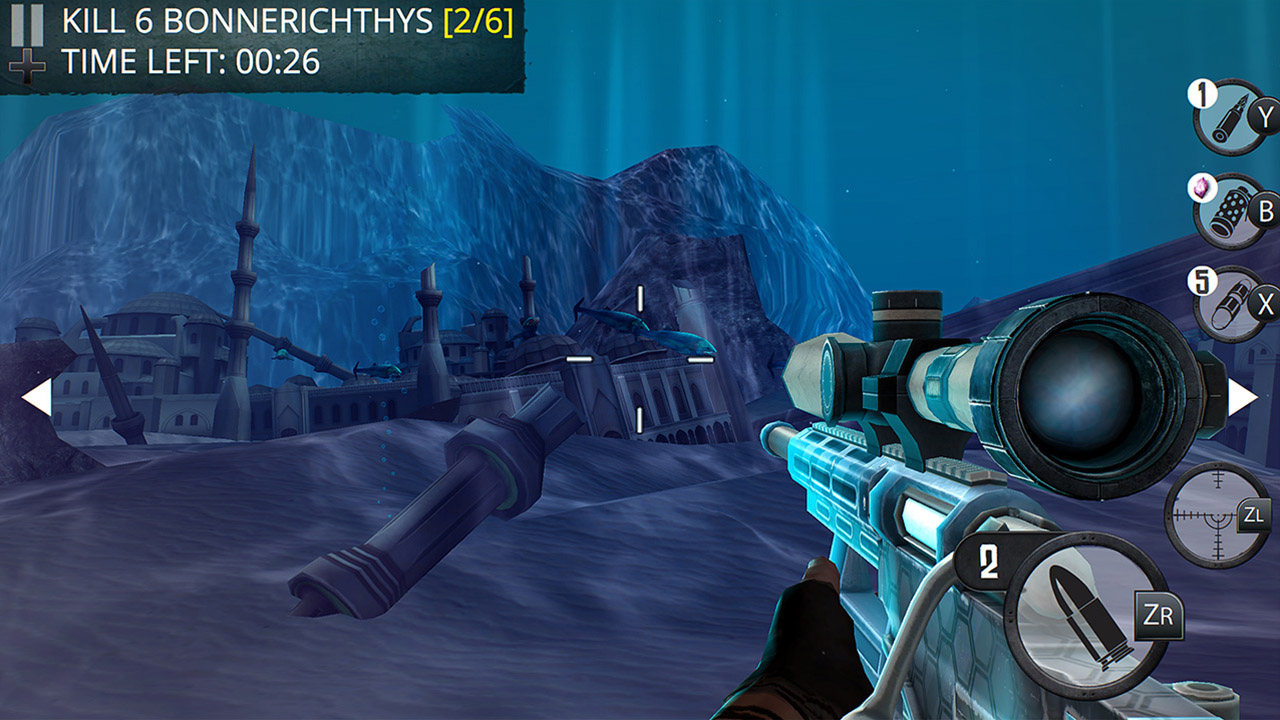This screenshot has height=720, width=1280.
Task: Click the [2/6] kill counter
Action: pos(480,25)
